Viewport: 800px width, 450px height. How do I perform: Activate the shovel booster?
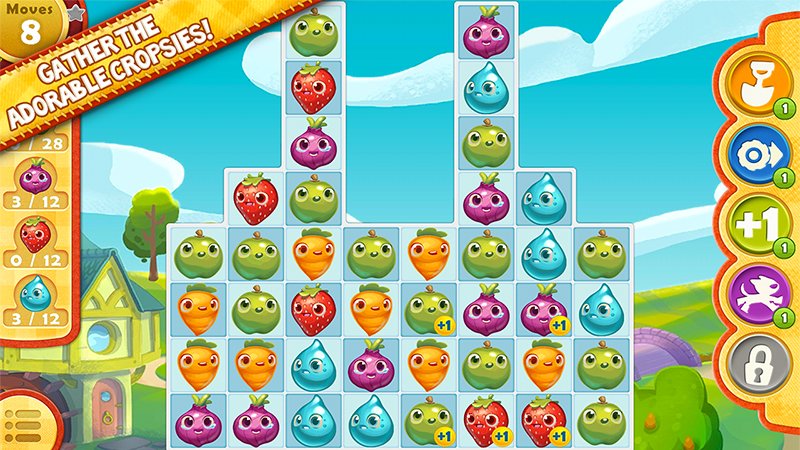(758, 82)
